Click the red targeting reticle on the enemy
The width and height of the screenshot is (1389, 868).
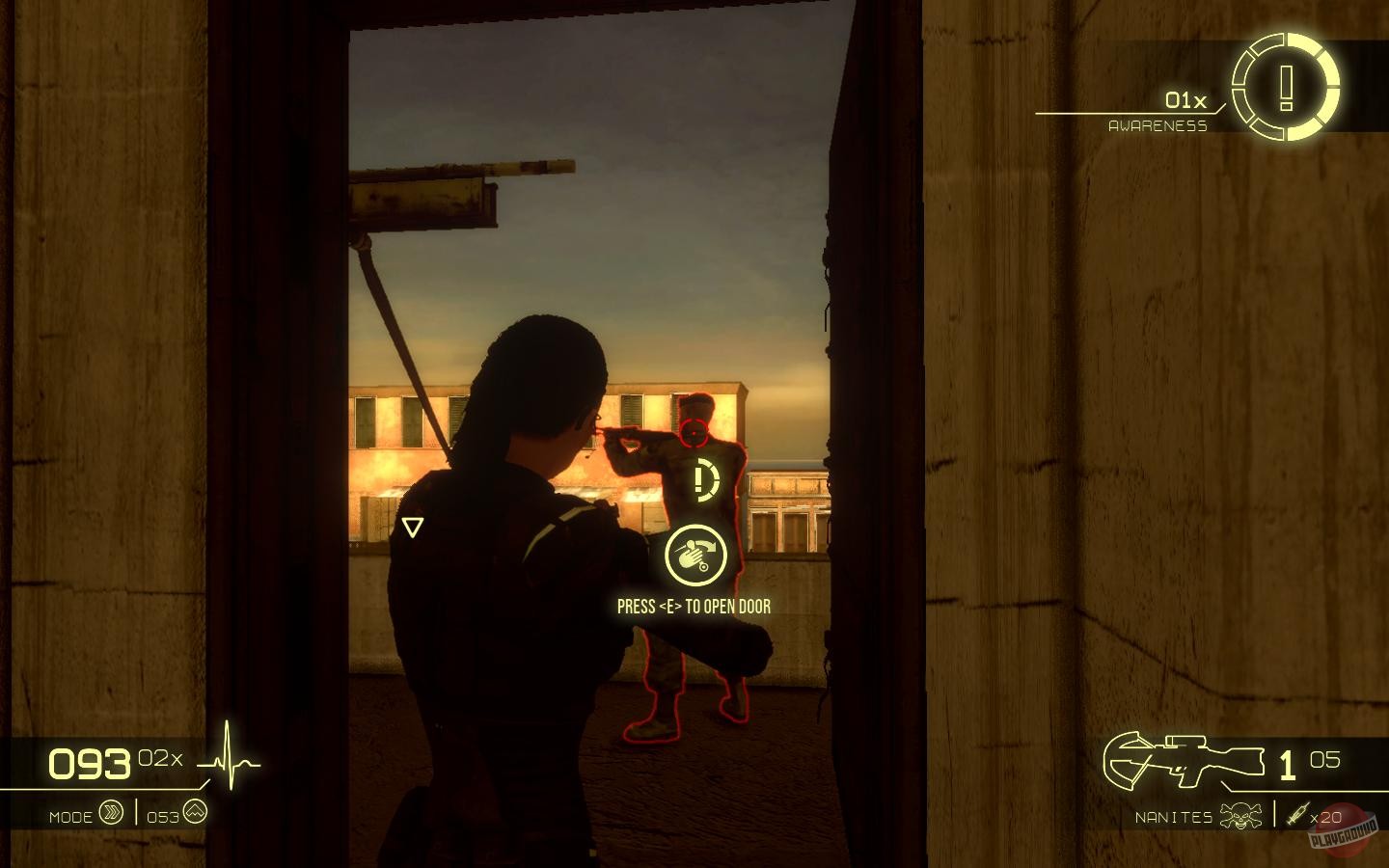[x=694, y=433]
